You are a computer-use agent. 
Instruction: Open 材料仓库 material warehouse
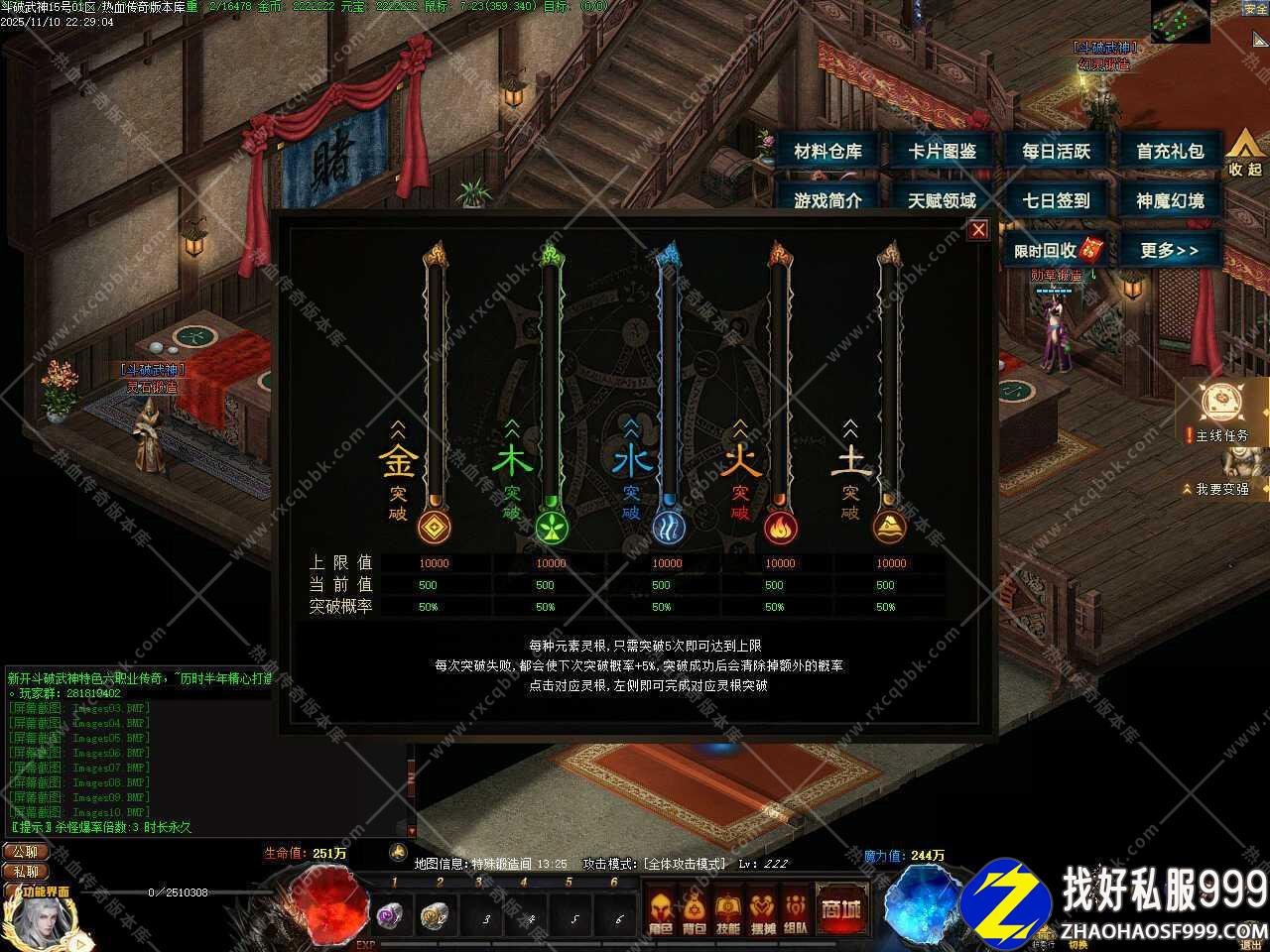click(828, 152)
